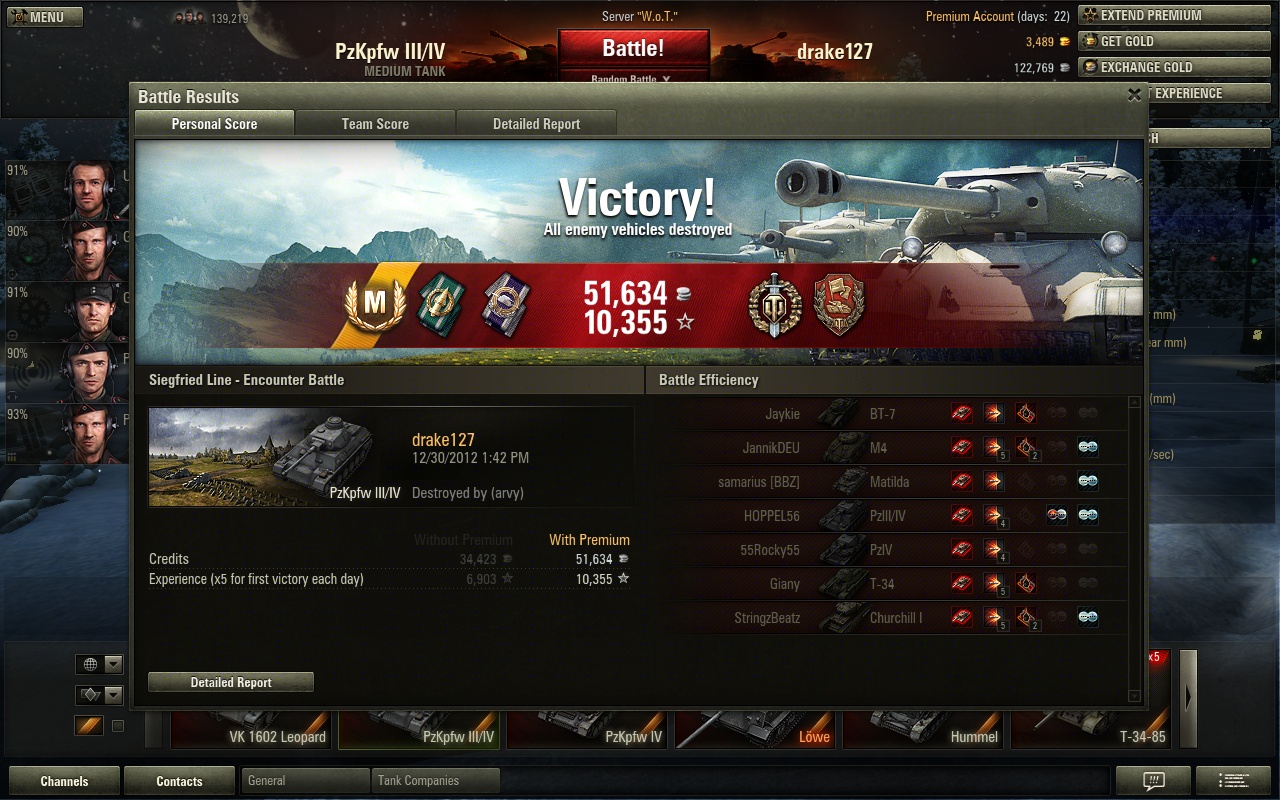Image resolution: width=1280 pixels, height=800 pixels.
Task: Extend the premium account
Action: pyautogui.click(x=1152, y=15)
